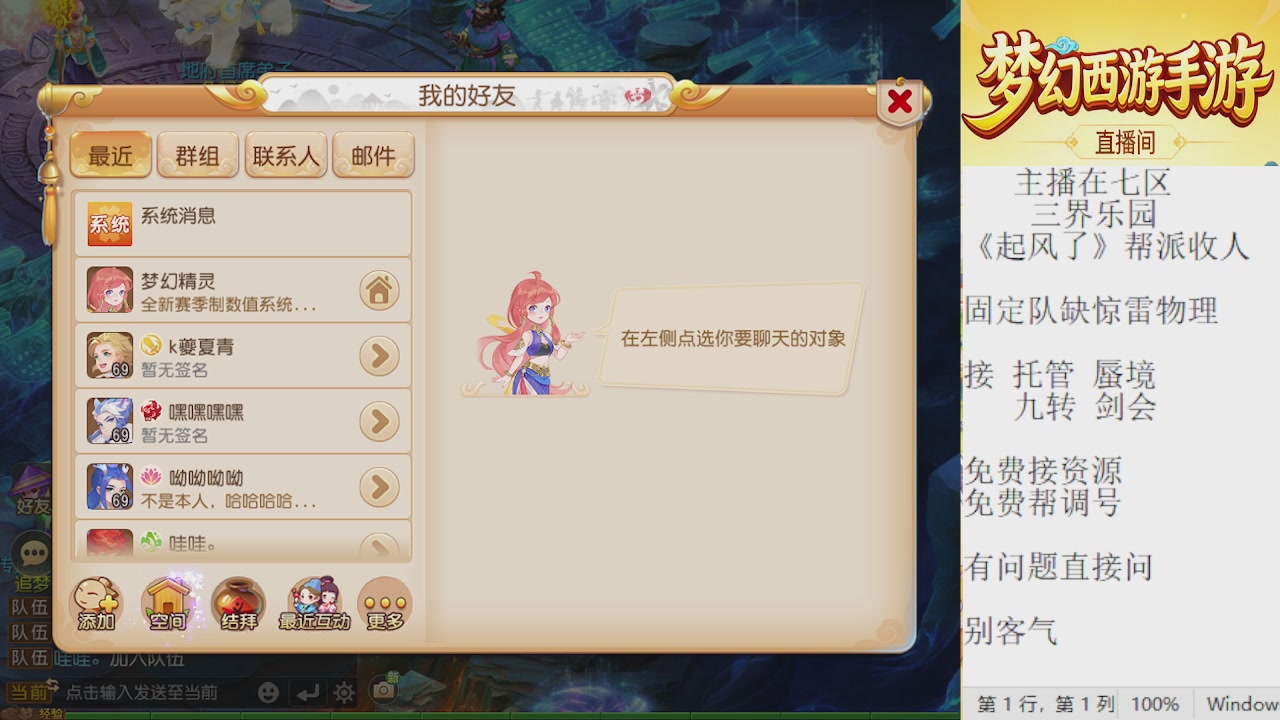Switch to the 群组 groups tab
Screen dimensions: 1280x720
pyautogui.click(x=198, y=155)
